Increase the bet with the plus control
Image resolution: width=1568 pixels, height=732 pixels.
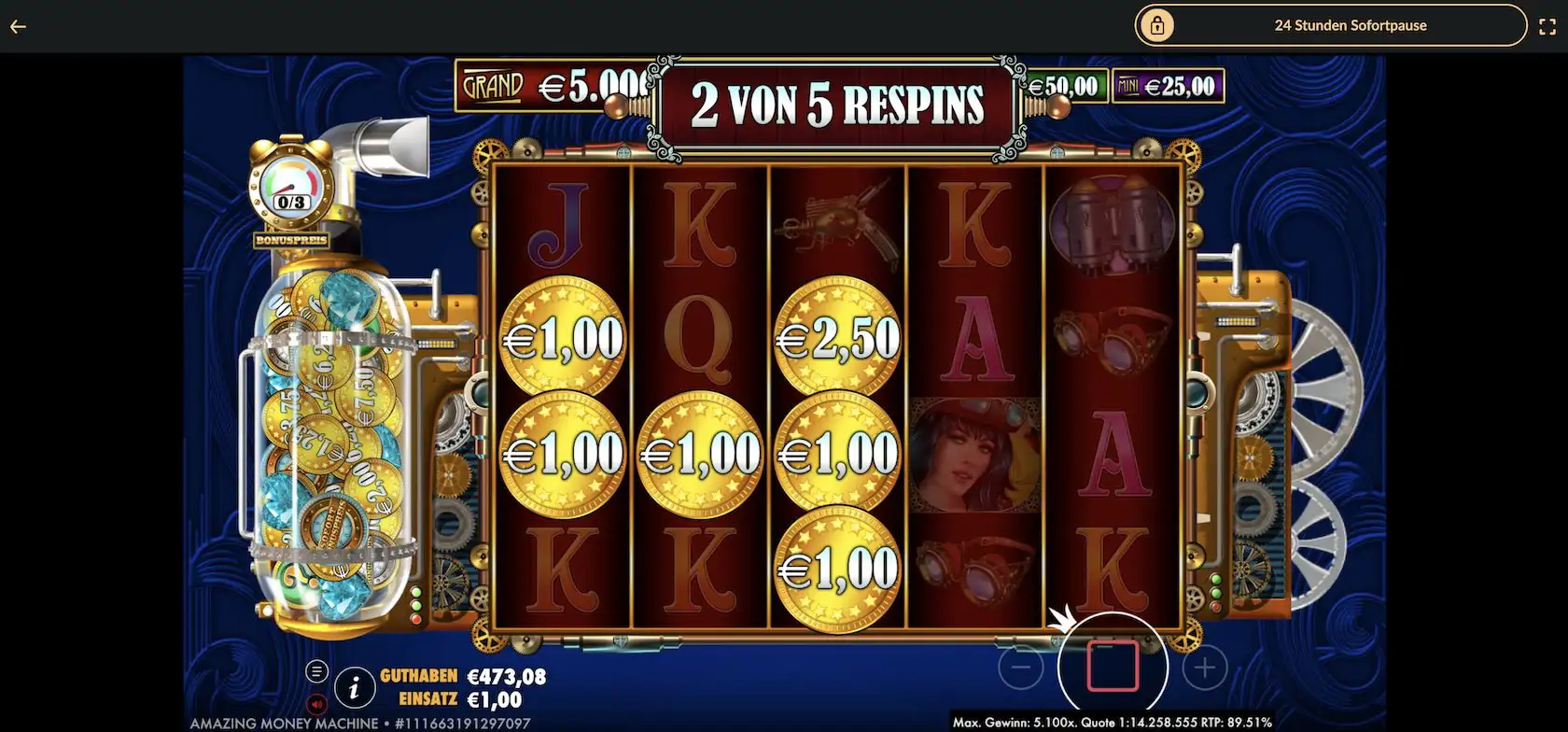1202,667
